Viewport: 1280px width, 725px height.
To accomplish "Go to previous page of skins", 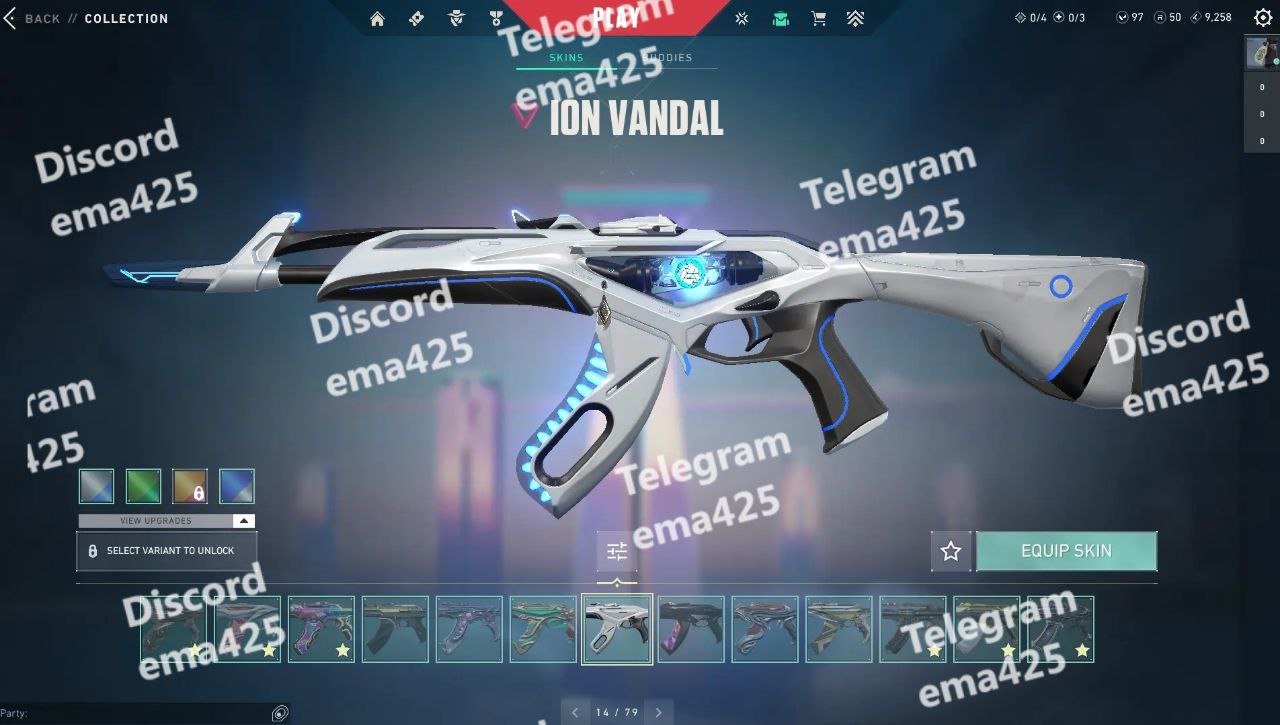I will pyautogui.click(x=575, y=712).
